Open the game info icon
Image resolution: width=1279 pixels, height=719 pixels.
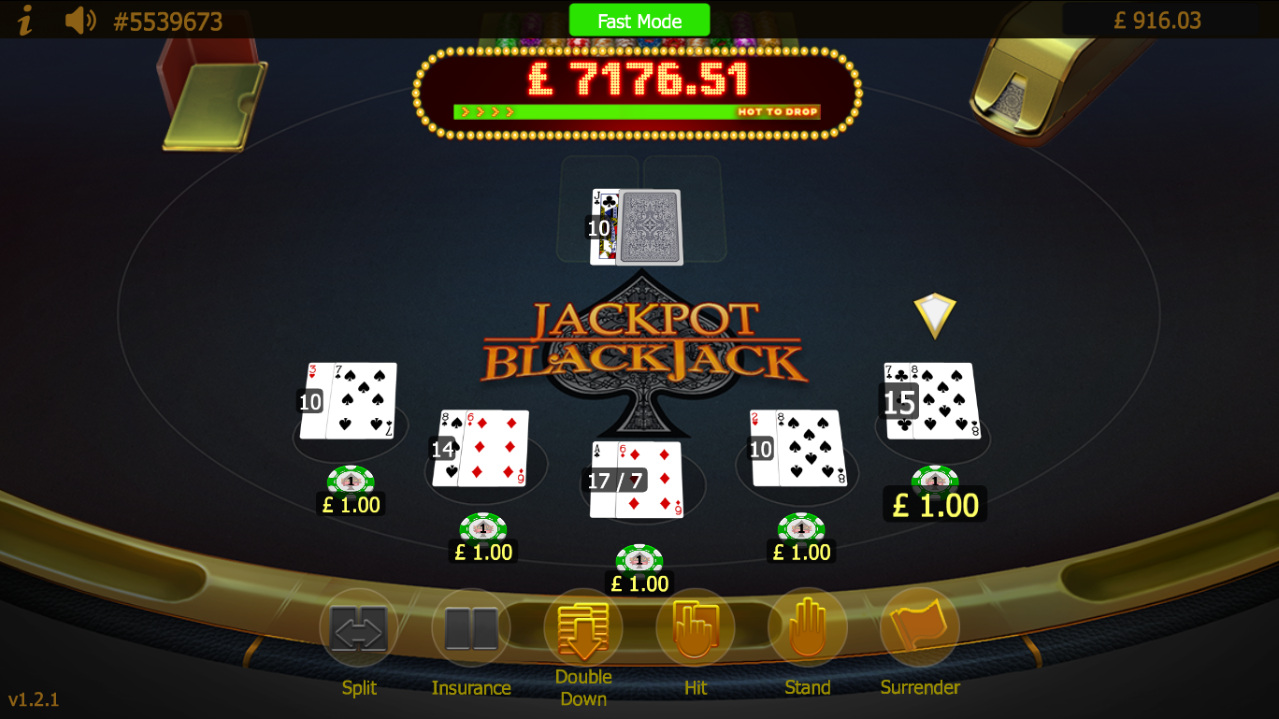coord(26,20)
